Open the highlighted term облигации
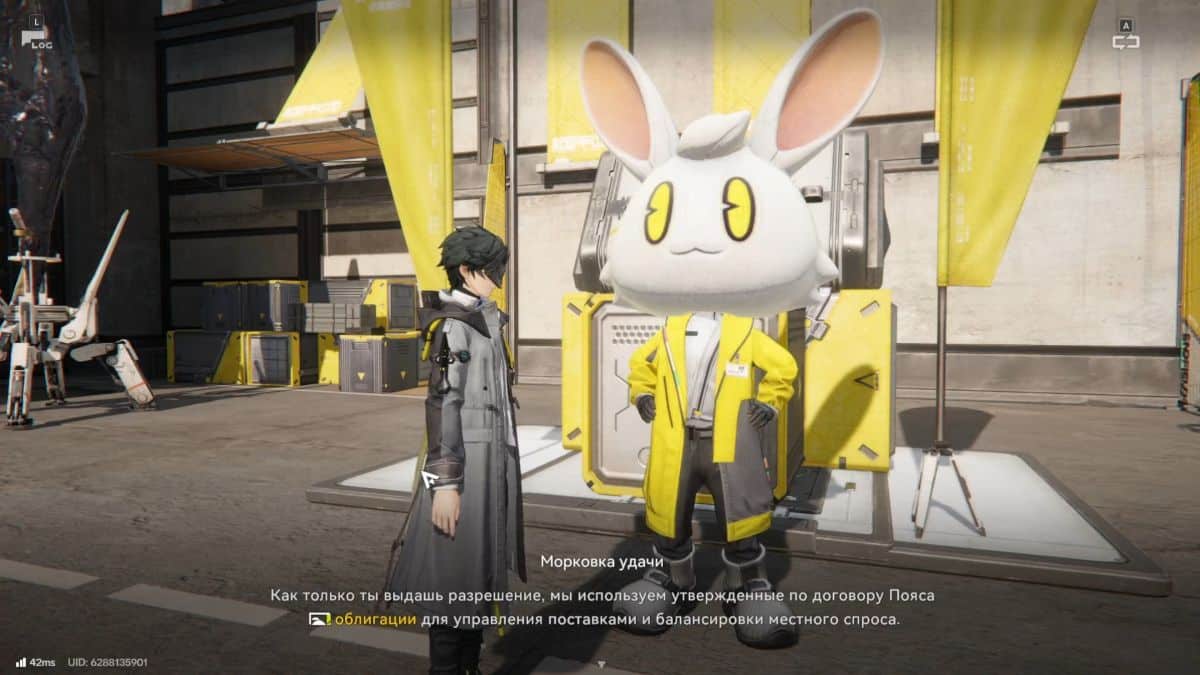 (x=375, y=619)
